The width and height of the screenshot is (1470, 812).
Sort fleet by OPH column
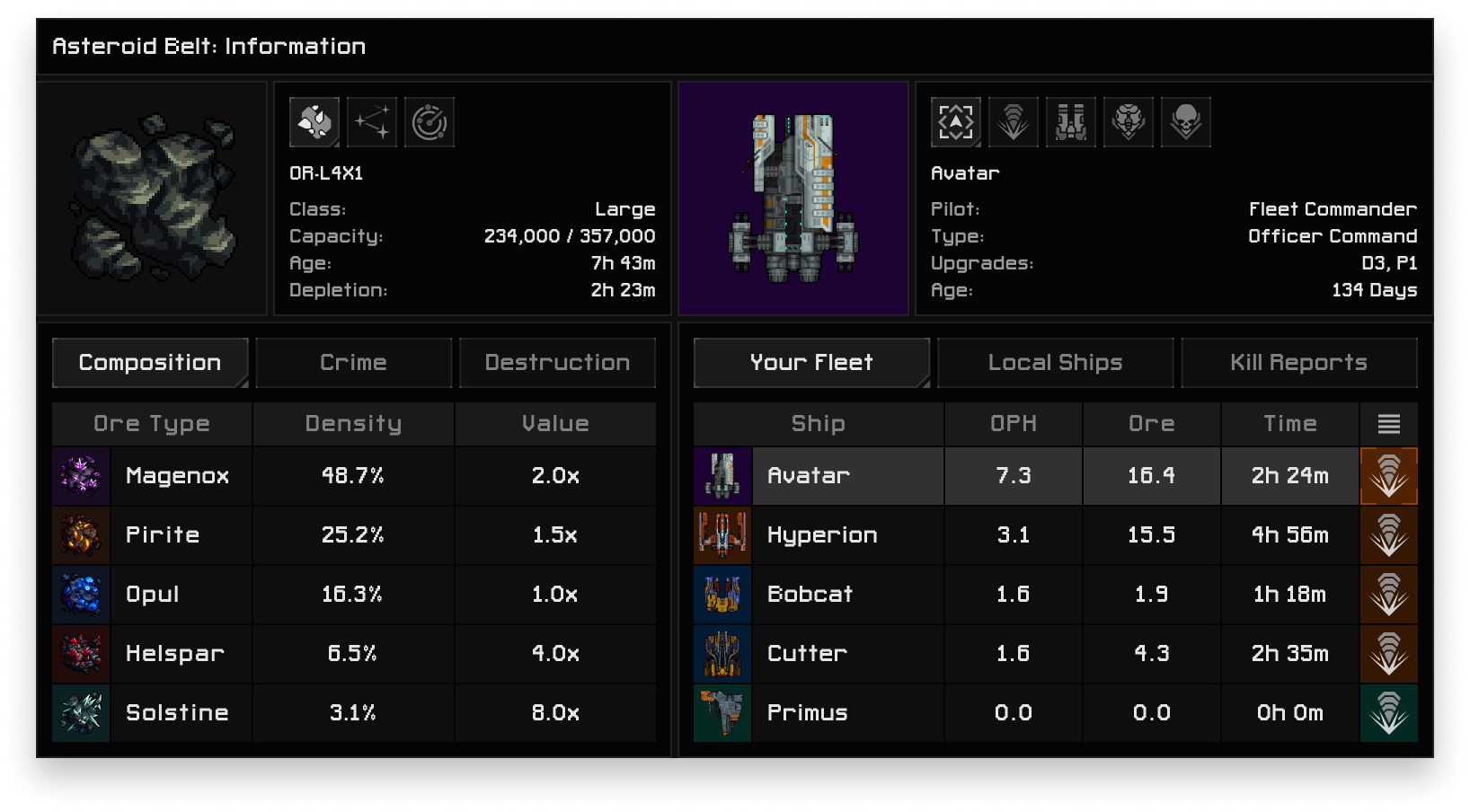(1014, 424)
